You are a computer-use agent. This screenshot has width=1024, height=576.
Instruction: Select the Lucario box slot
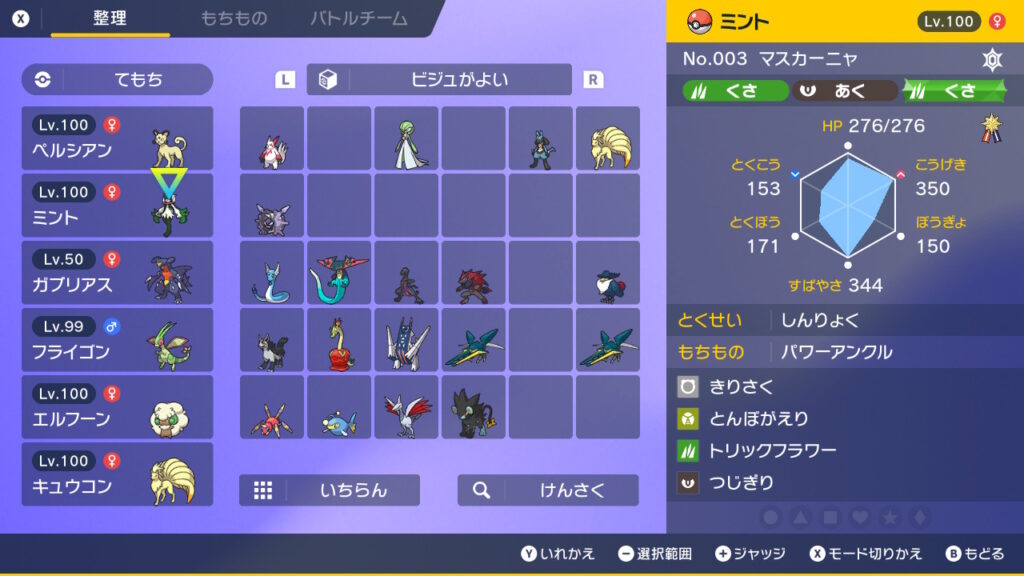point(541,139)
